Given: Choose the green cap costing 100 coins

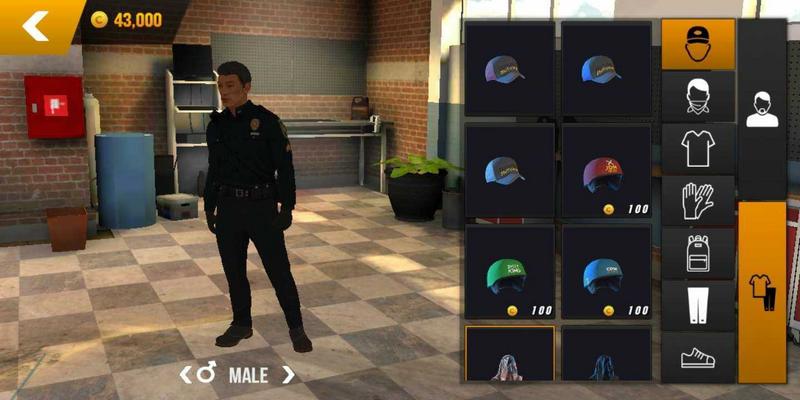Looking at the screenshot, I should pyautogui.click(x=510, y=272).
